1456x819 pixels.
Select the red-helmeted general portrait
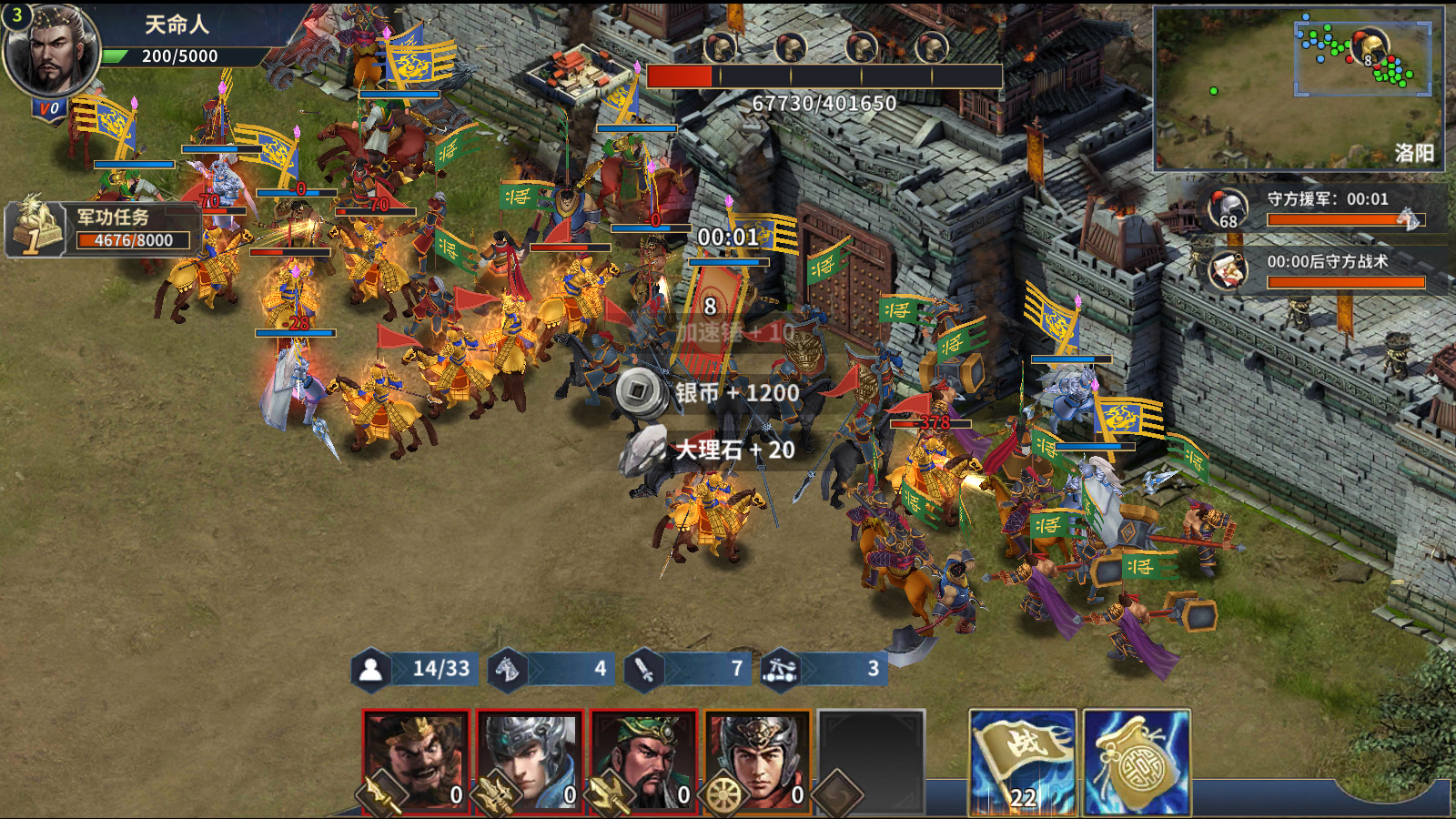[757, 762]
